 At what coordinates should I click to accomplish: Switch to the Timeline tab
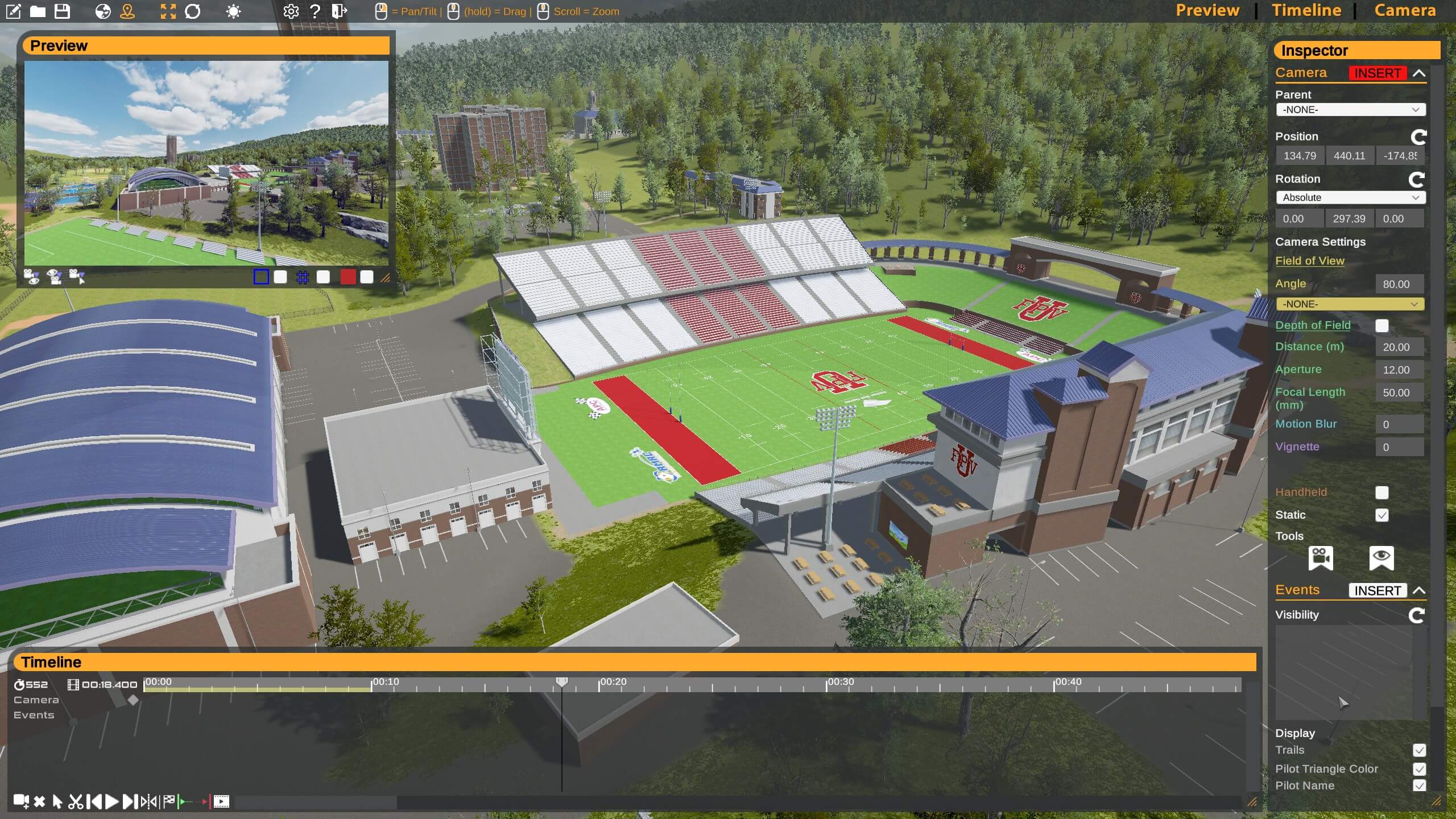tap(1306, 11)
